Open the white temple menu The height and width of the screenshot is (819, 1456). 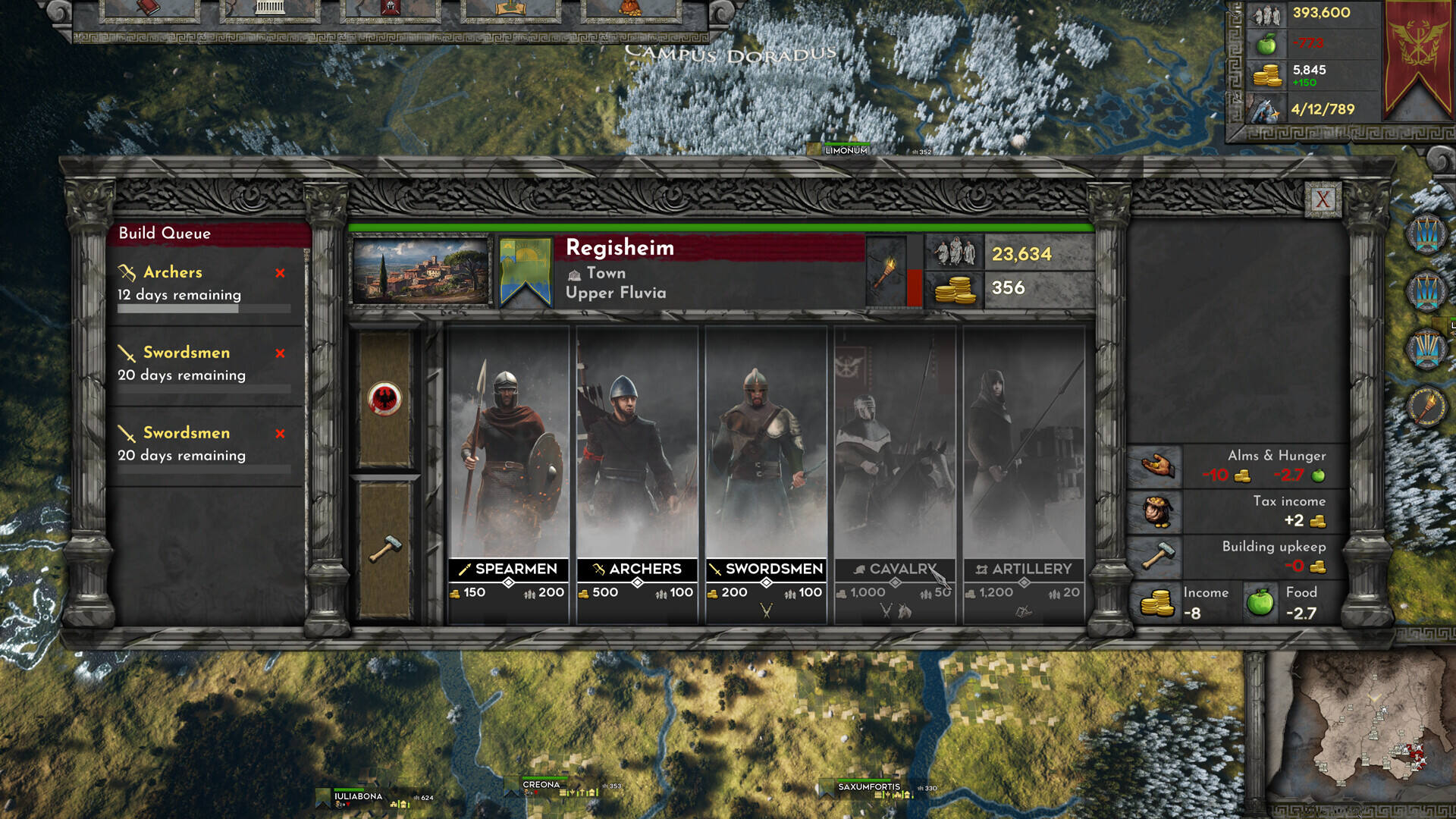[x=270, y=8]
